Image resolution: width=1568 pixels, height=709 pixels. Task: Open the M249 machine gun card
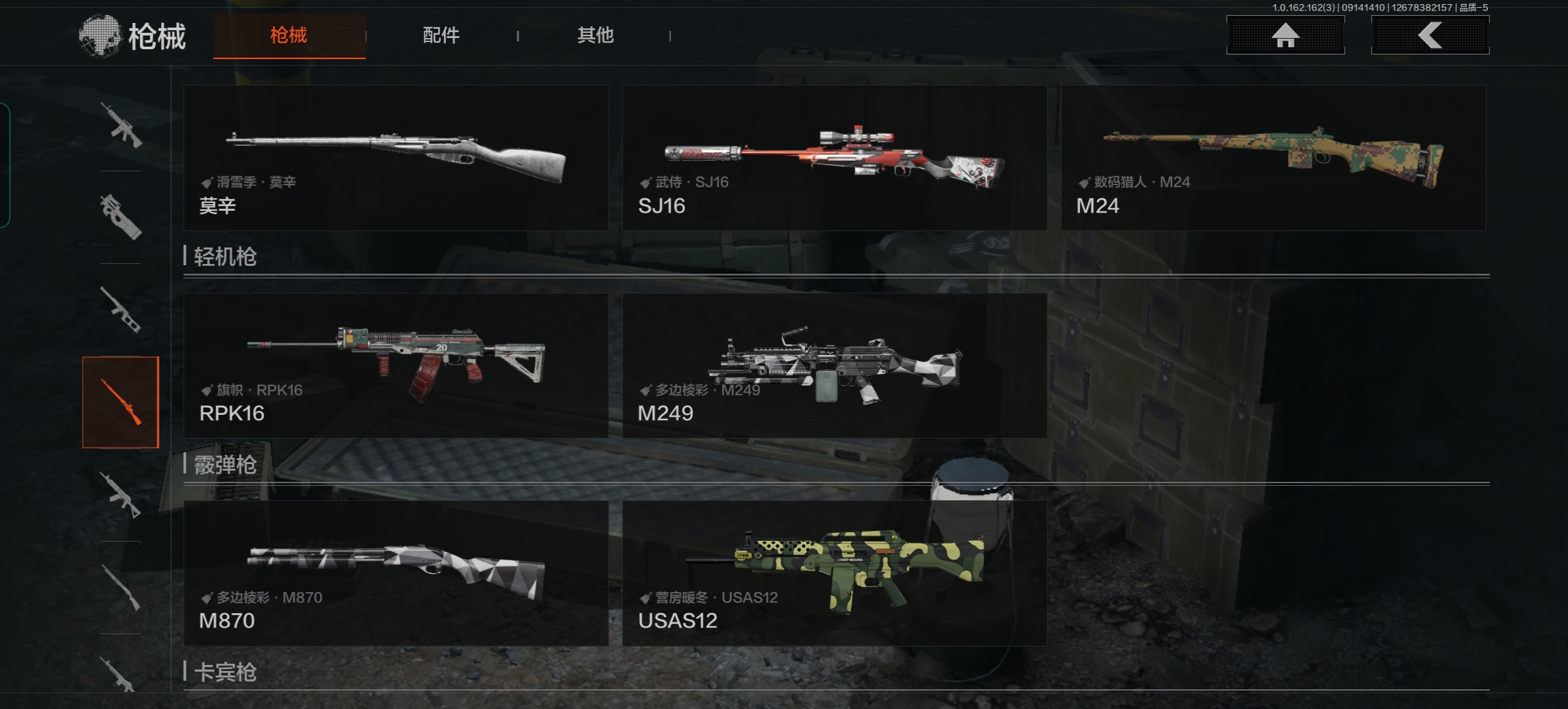pos(835,366)
